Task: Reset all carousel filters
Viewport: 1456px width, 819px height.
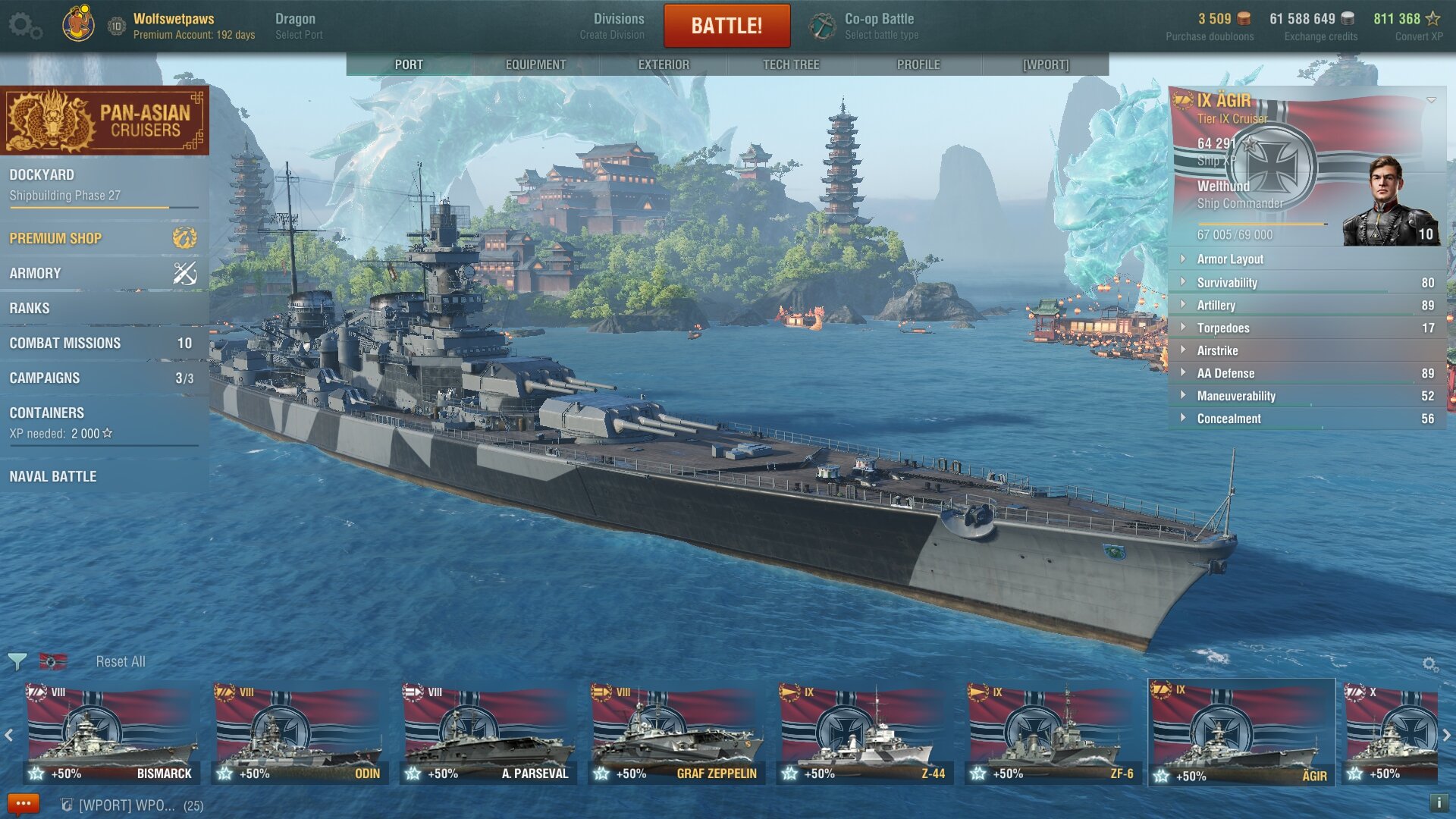Action: click(120, 661)
